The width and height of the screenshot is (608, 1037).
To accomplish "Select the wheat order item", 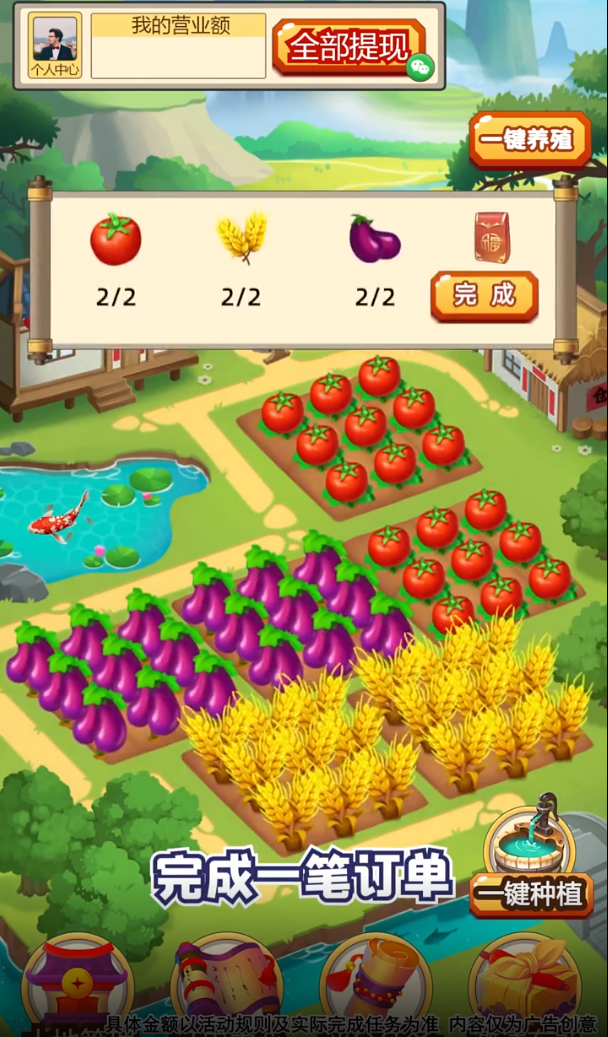I will pyautogui.click(x=242, y=238).
